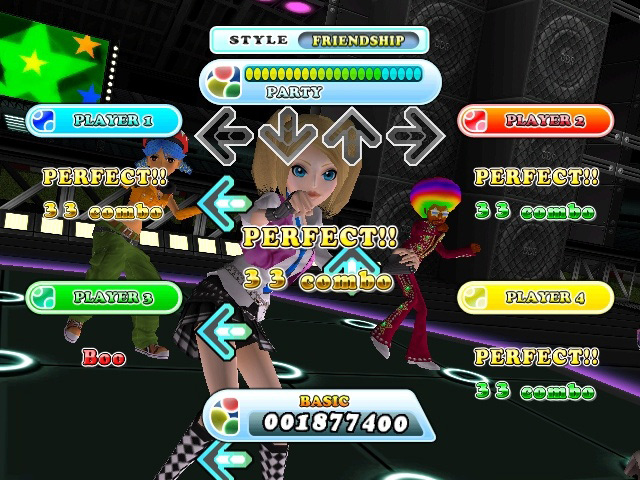640x480 pixels.
Task: Select the Player 1 badge
Action: pos(103,121)
